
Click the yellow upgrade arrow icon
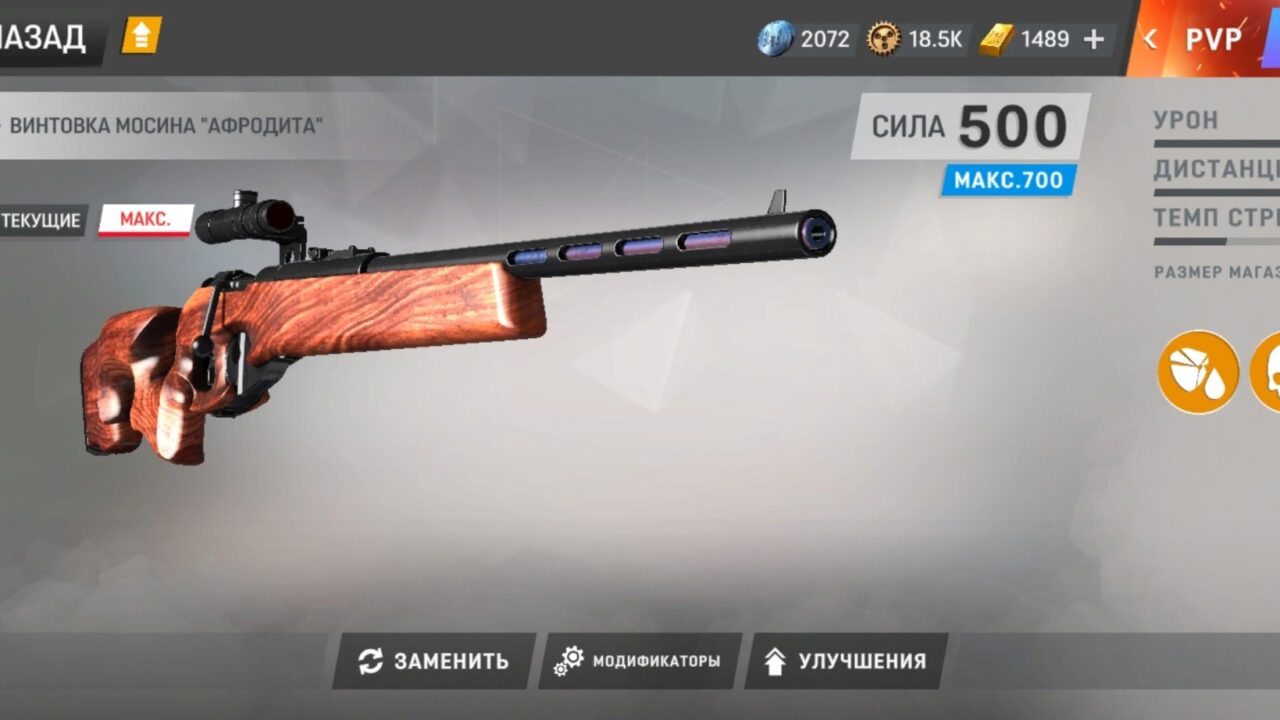click(x=141, y=37)
